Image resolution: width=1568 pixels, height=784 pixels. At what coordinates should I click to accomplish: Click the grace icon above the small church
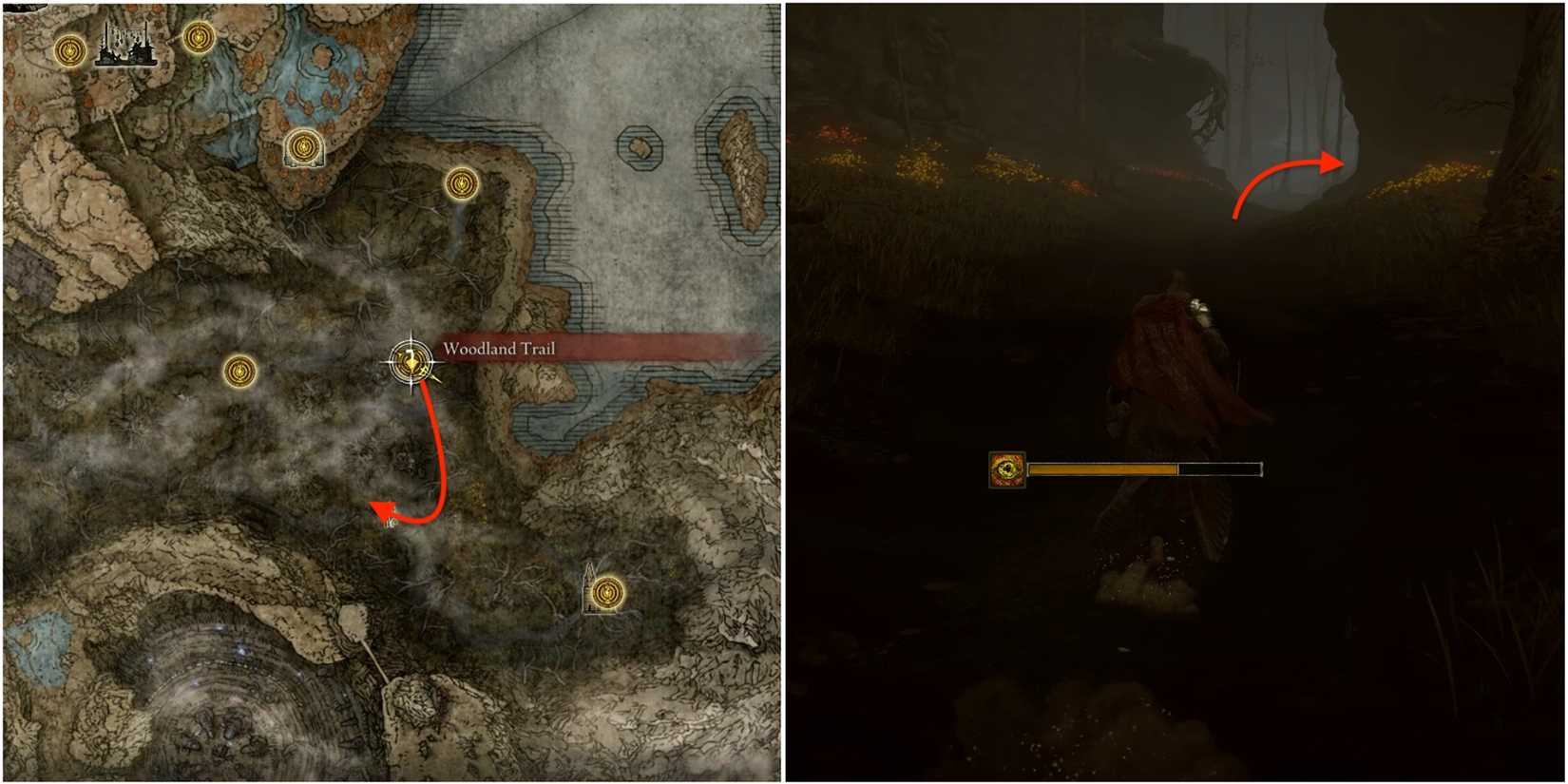pyautogui.click(x=304, y=146)
